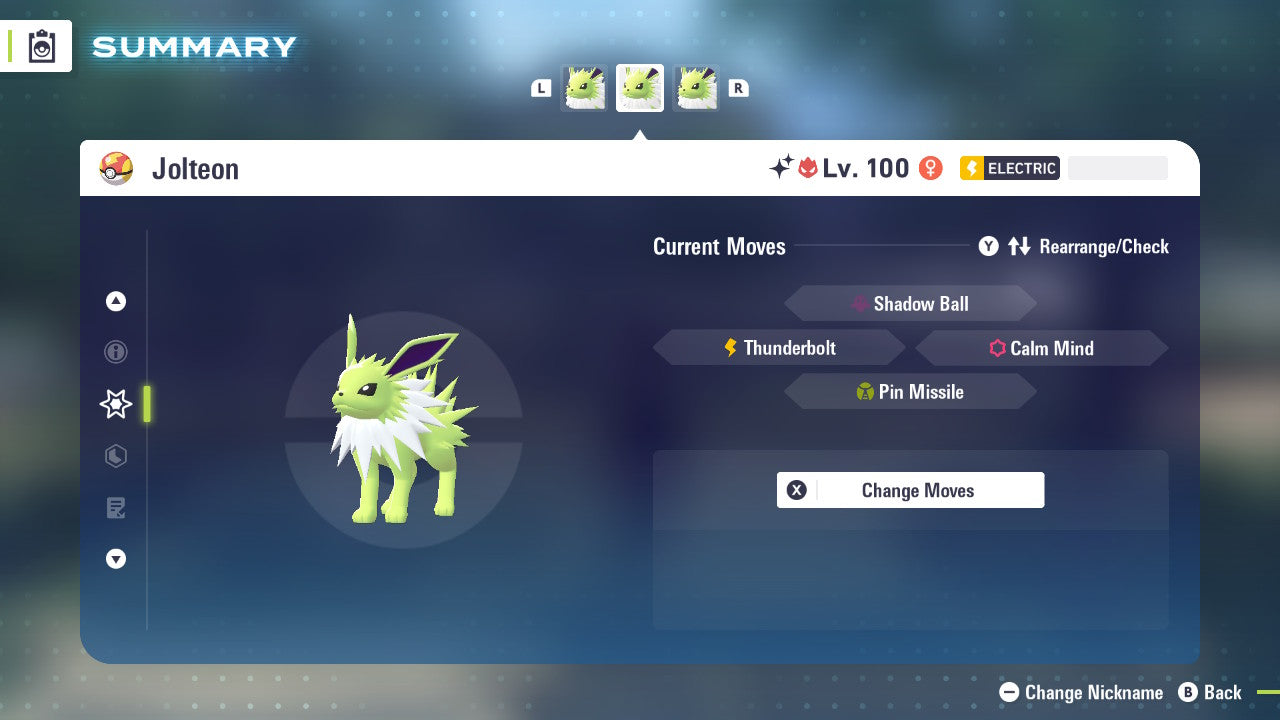
Task: Click the up arrow at the top of the sidebar
Action: tap(115, 301)
